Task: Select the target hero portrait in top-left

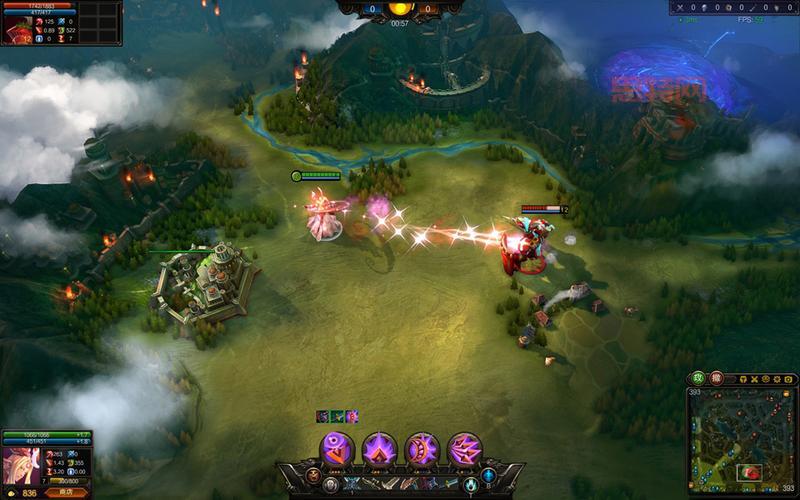Action: pos(17,30)
